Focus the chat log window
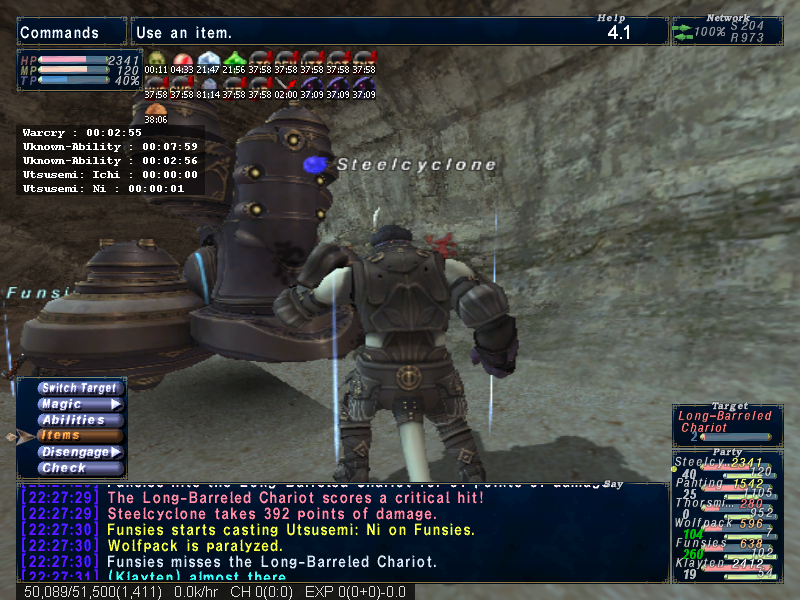Viewport: 800px width, 600px height. [x=340, y=532]
